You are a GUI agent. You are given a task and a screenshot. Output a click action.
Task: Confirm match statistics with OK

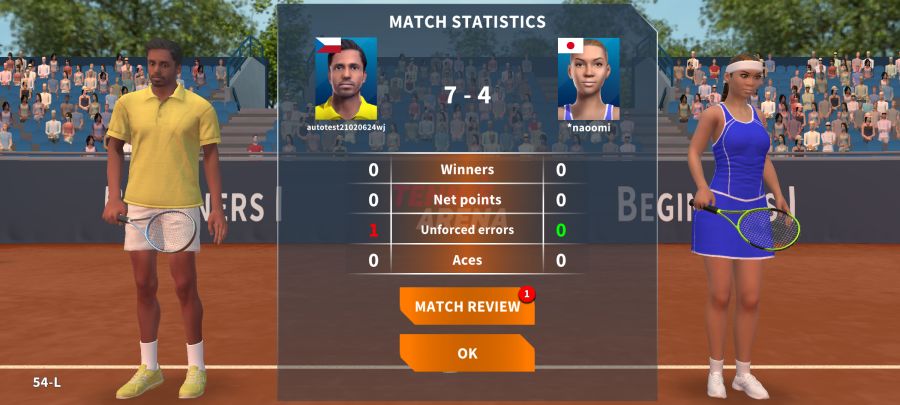467,353
